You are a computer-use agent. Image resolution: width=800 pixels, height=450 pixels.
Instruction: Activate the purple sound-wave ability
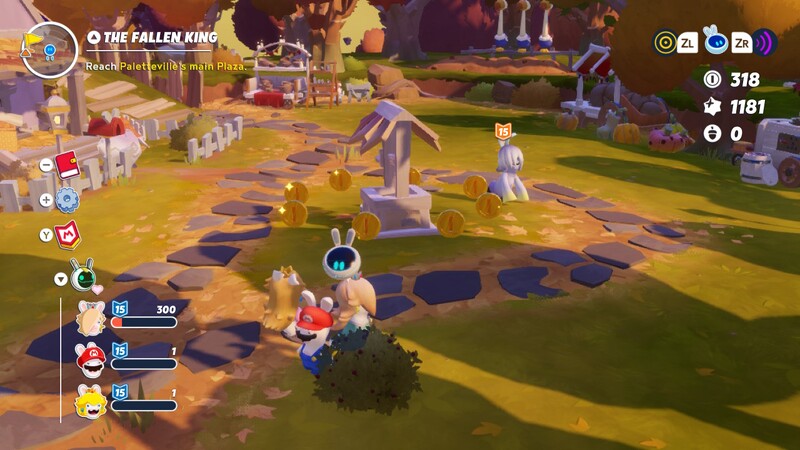(765, 42)
